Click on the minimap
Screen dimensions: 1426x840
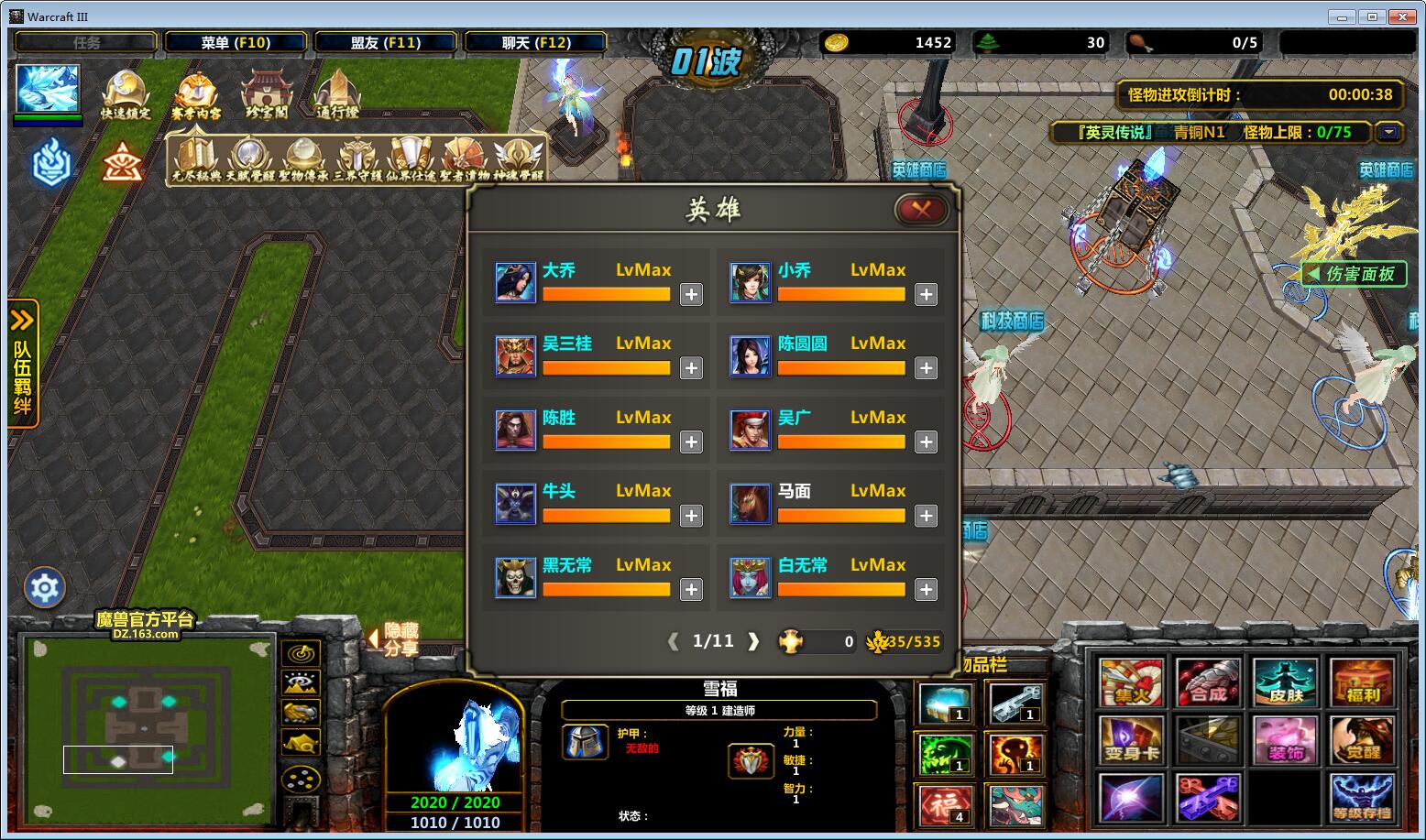tap(144, 728)
